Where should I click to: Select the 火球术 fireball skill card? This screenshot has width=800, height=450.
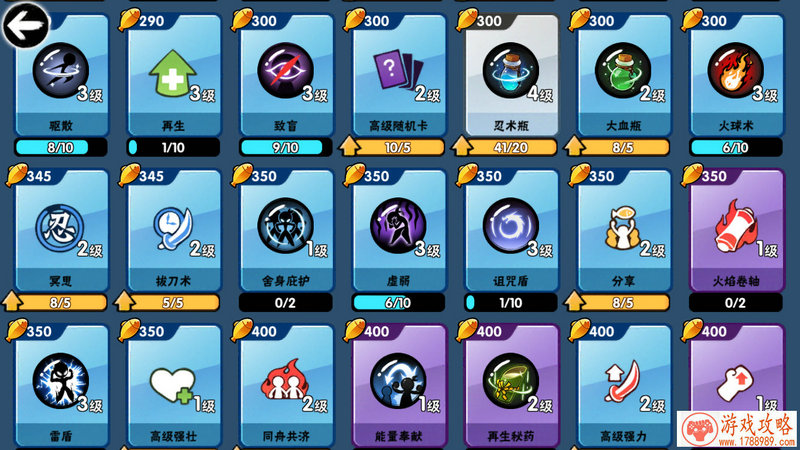coord(736,75)
